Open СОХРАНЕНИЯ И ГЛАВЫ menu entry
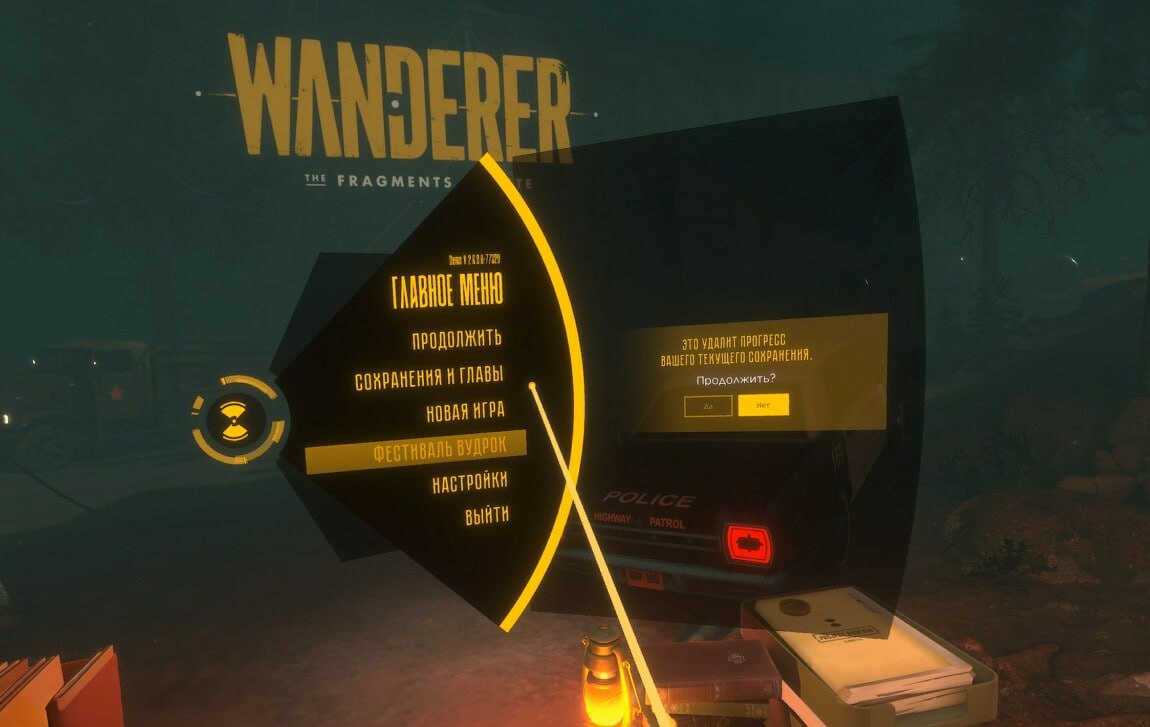Screen dimensions: 1150x727 [429, 380]
